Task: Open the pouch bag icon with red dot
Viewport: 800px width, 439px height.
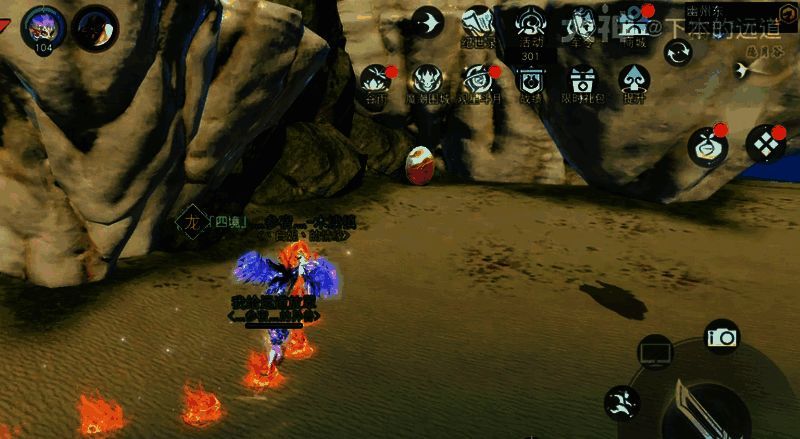Action: click(706, 146)
